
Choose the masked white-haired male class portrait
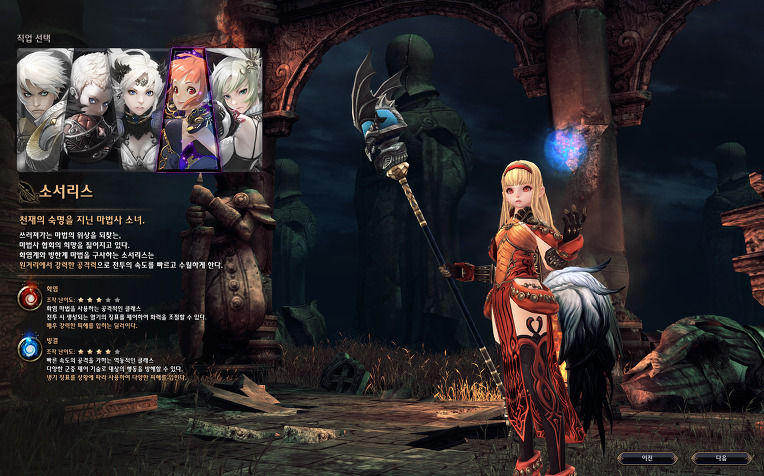pyautogui.click(x=89, y=108)
